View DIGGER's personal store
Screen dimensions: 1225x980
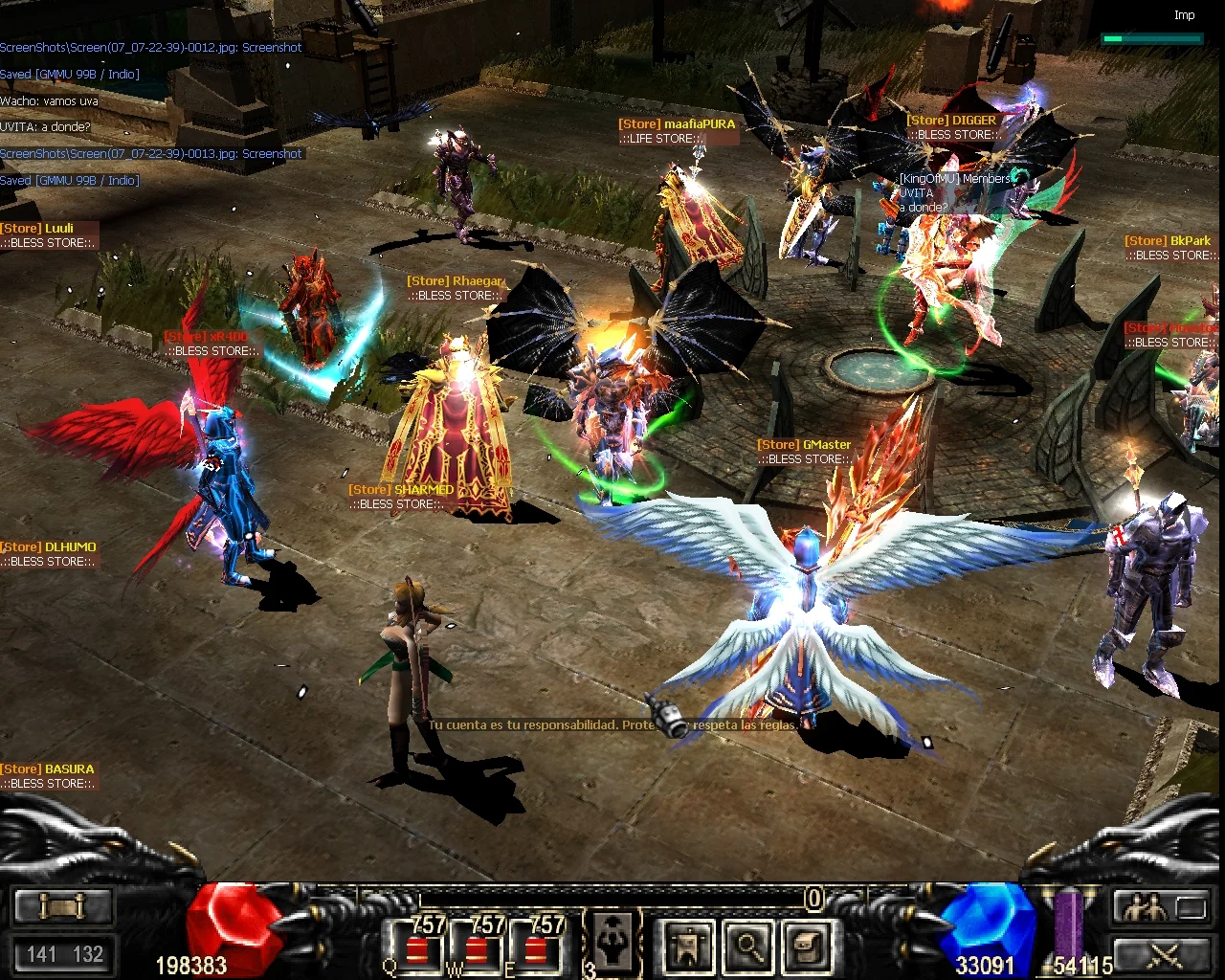[952, 127]
